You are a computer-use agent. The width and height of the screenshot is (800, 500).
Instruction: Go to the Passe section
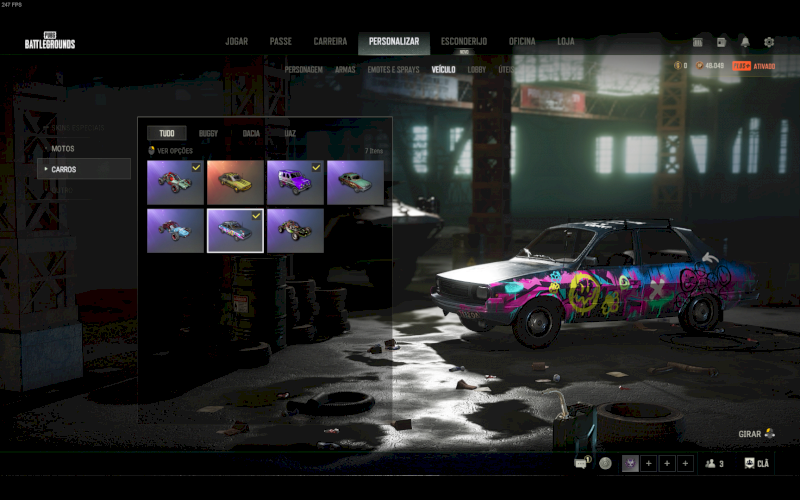coord(280,42)
